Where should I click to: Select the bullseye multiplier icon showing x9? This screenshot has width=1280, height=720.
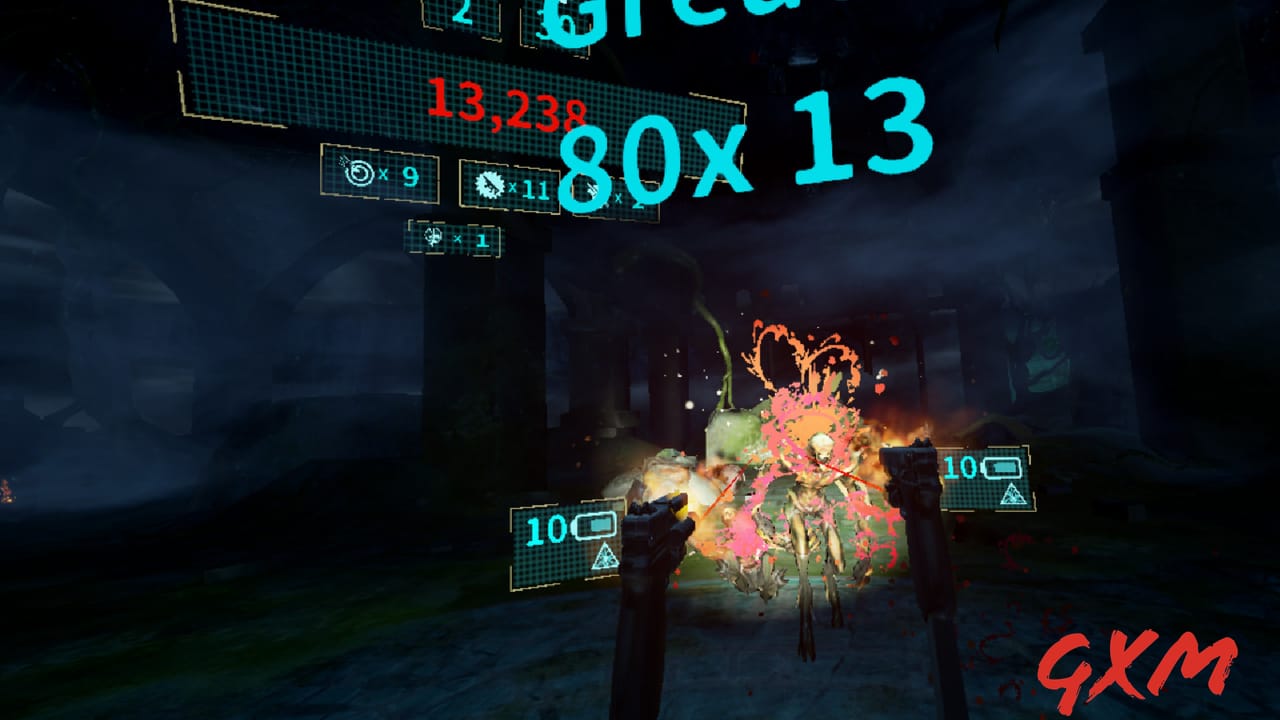tap(362, 172)
